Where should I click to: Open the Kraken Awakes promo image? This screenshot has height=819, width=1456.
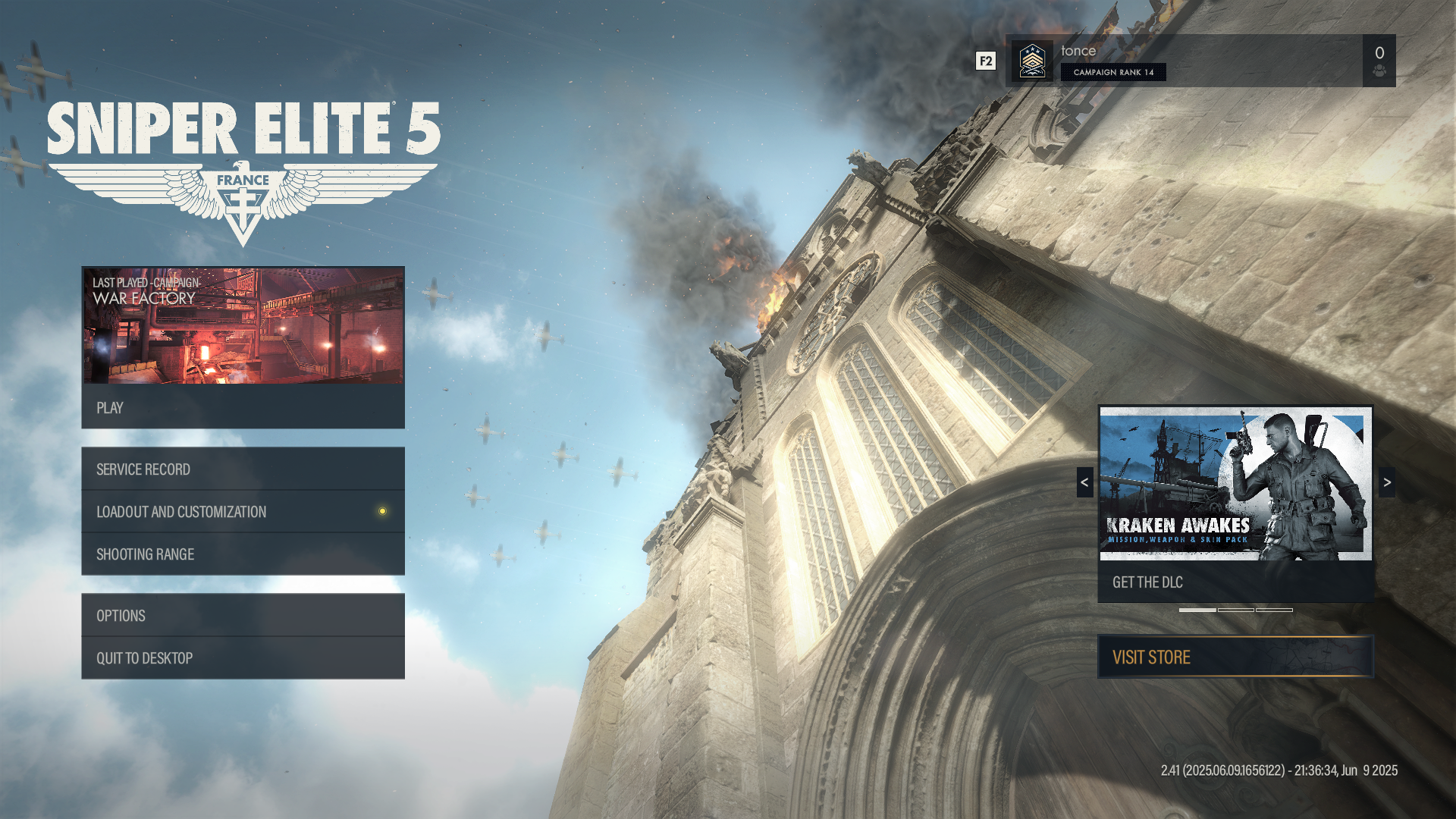[1235, 484]
